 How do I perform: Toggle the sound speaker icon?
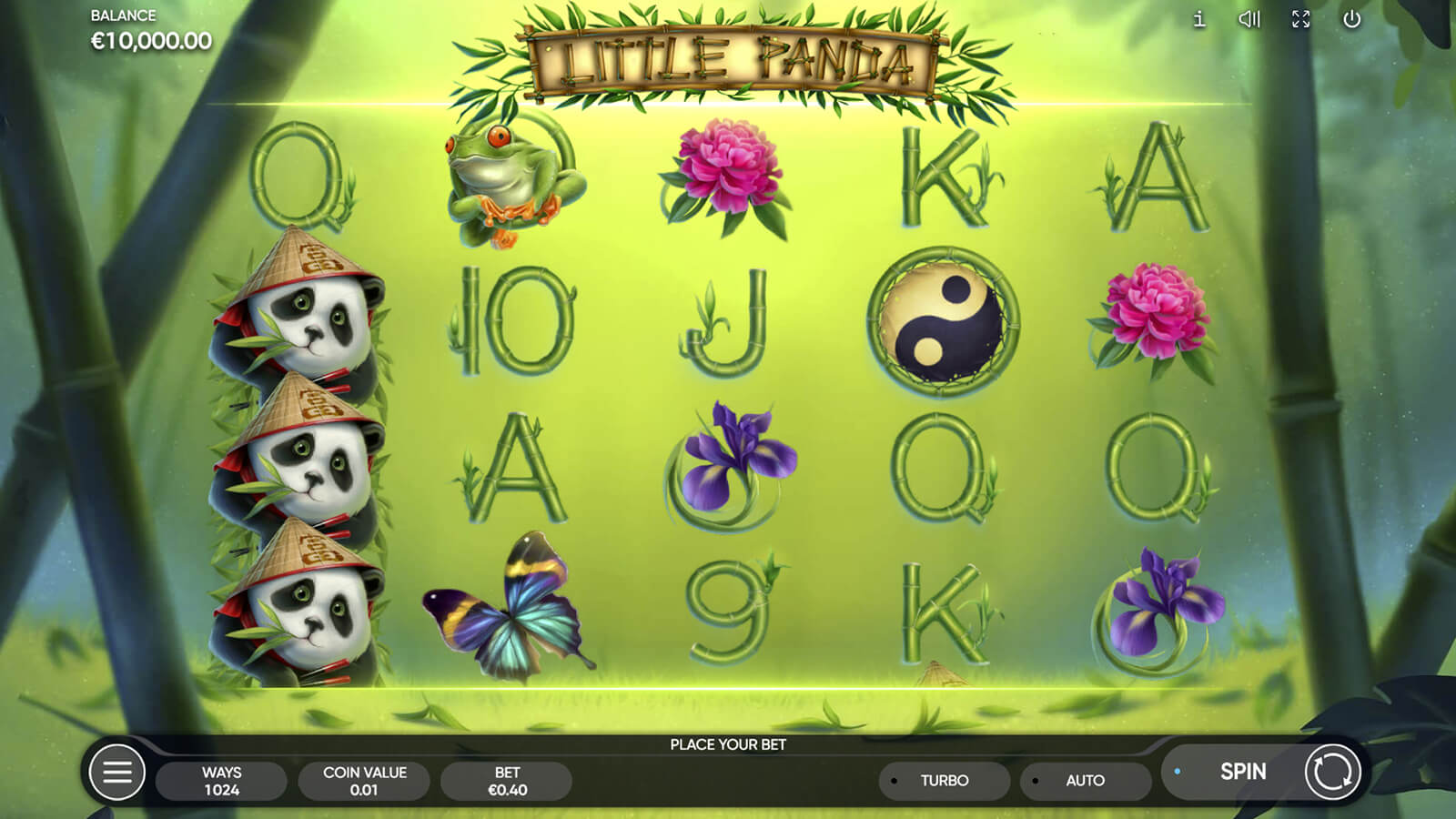click(x=1249, y=19)
